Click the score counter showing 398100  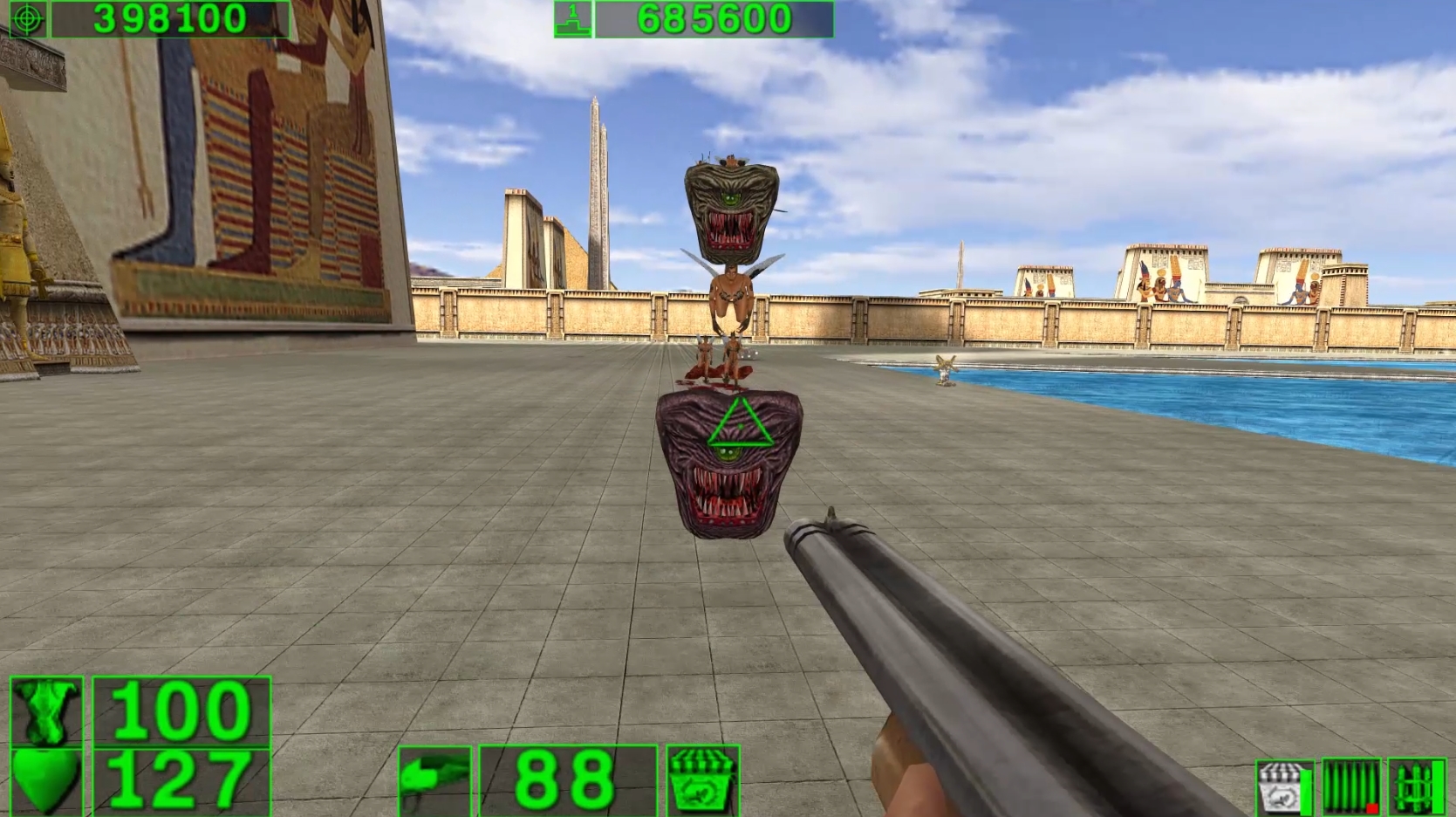pos(169,19)
